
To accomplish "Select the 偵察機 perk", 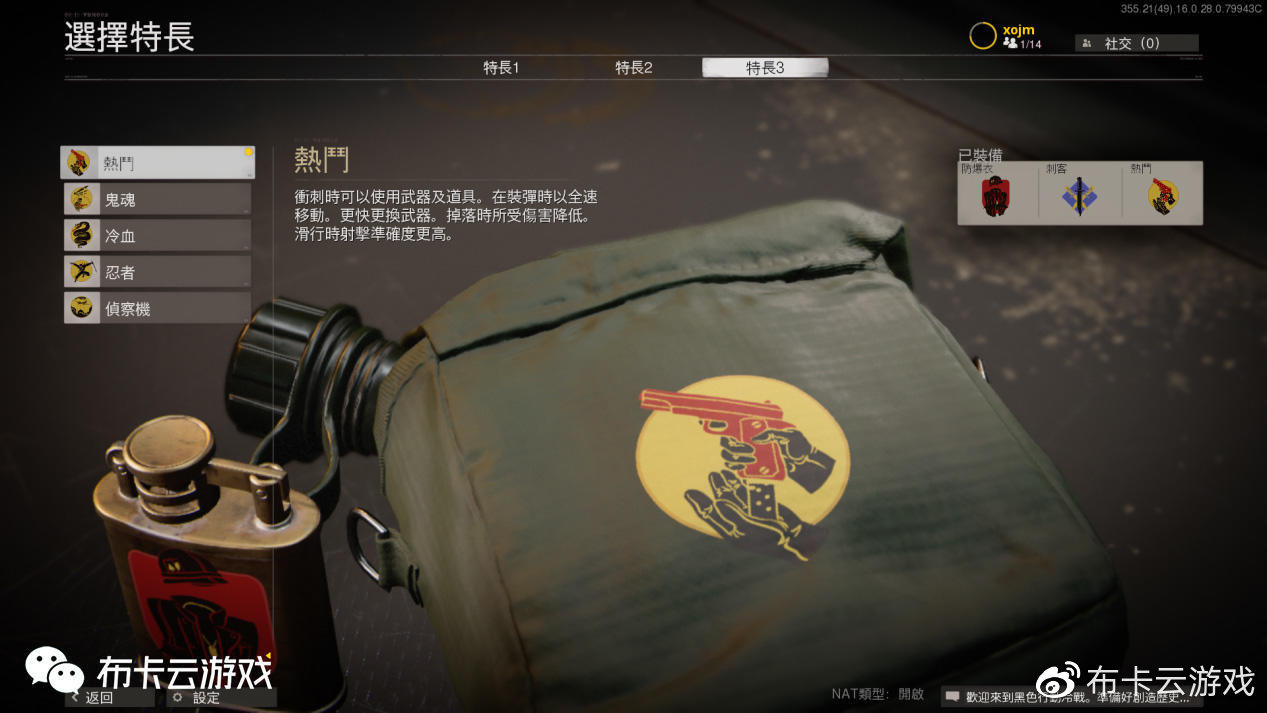I will [157, 308].
